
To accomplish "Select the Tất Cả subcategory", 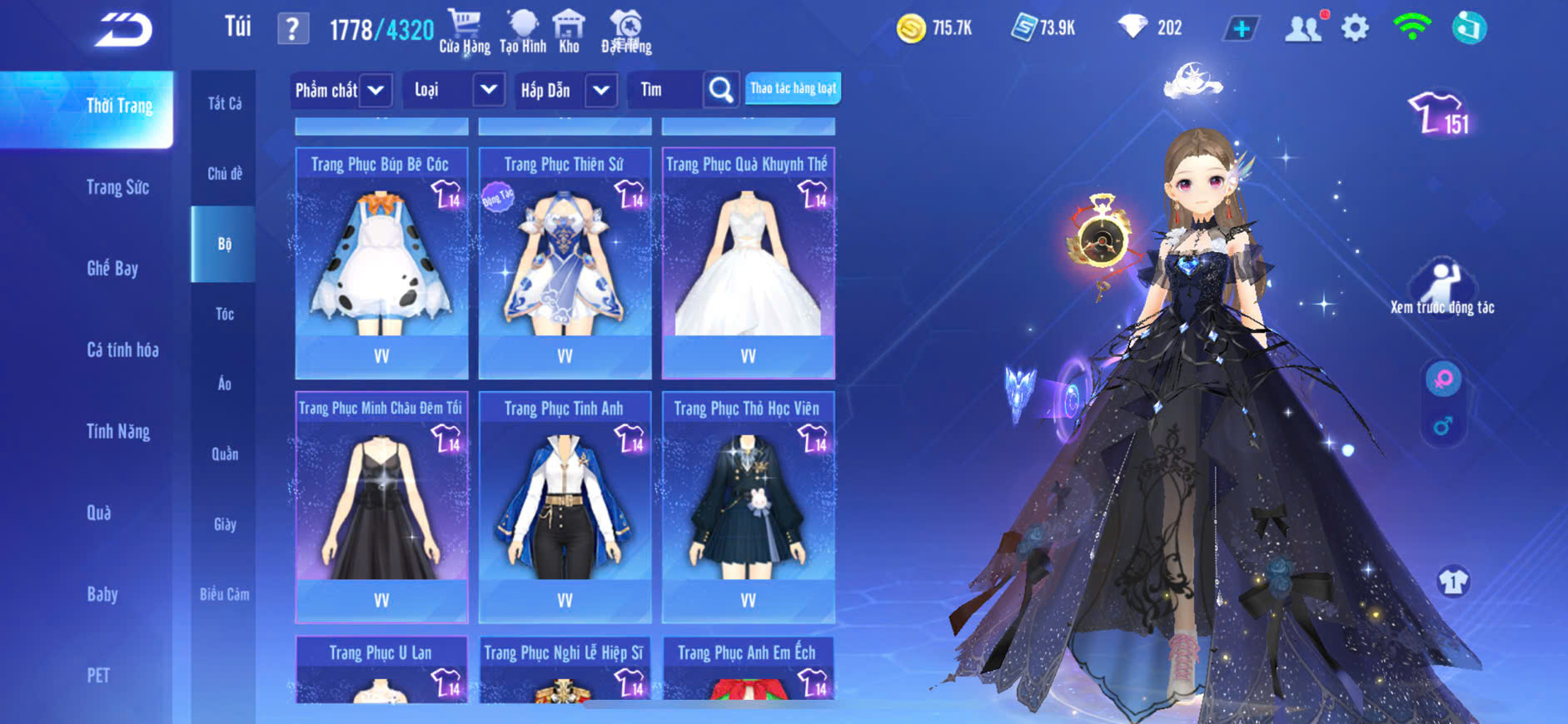I will 224,103.
